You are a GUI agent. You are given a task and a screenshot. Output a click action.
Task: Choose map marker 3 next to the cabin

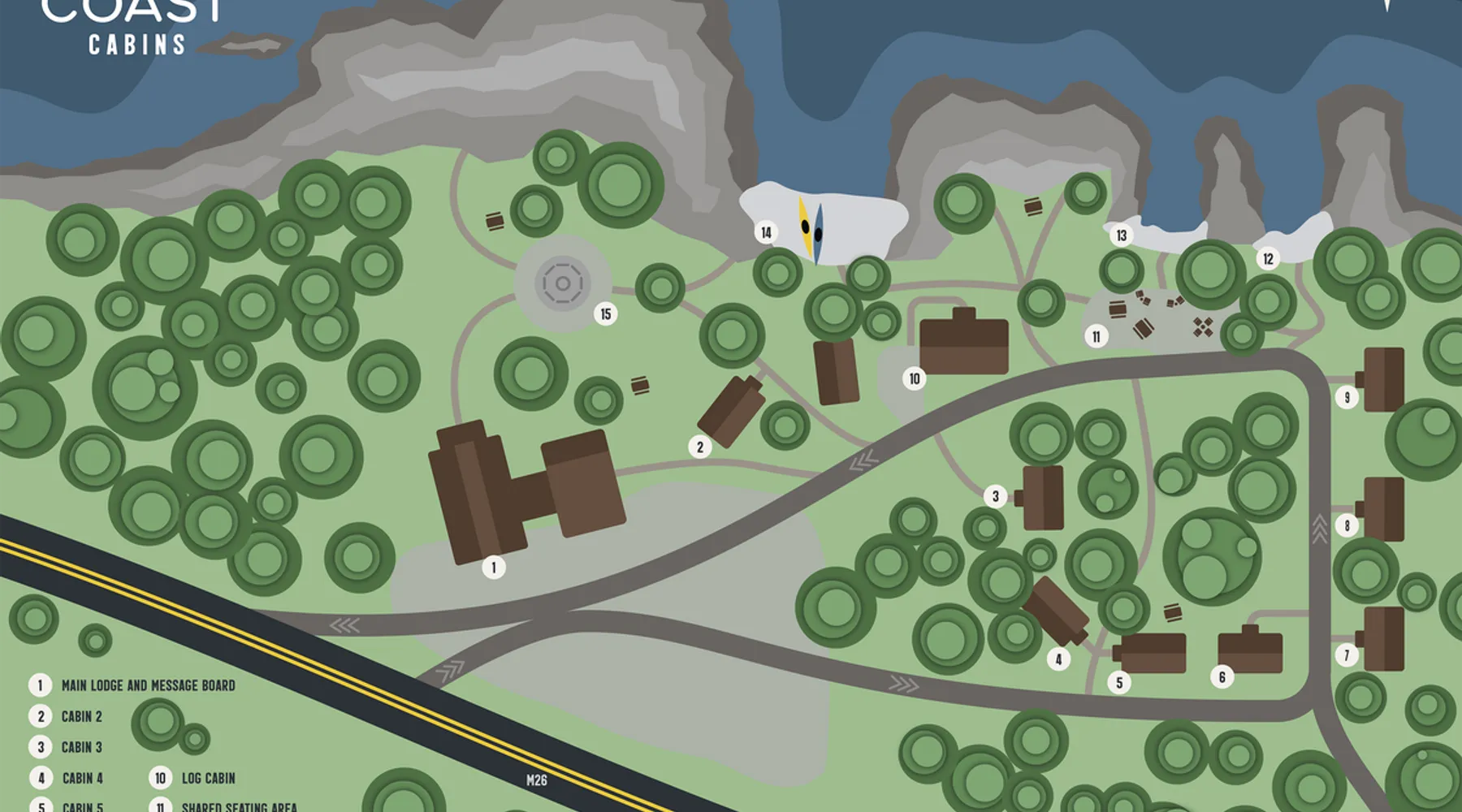(x=996, y=496)
